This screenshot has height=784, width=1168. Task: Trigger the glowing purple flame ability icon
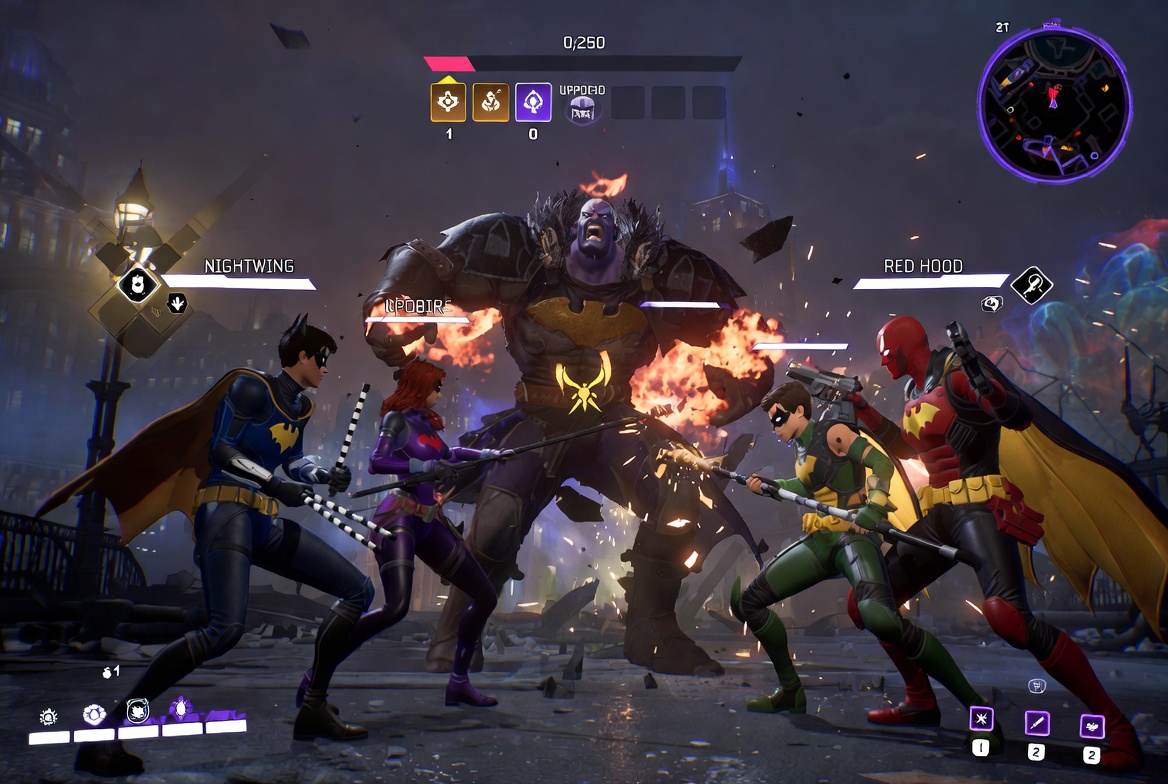click(x=181, y=709)
